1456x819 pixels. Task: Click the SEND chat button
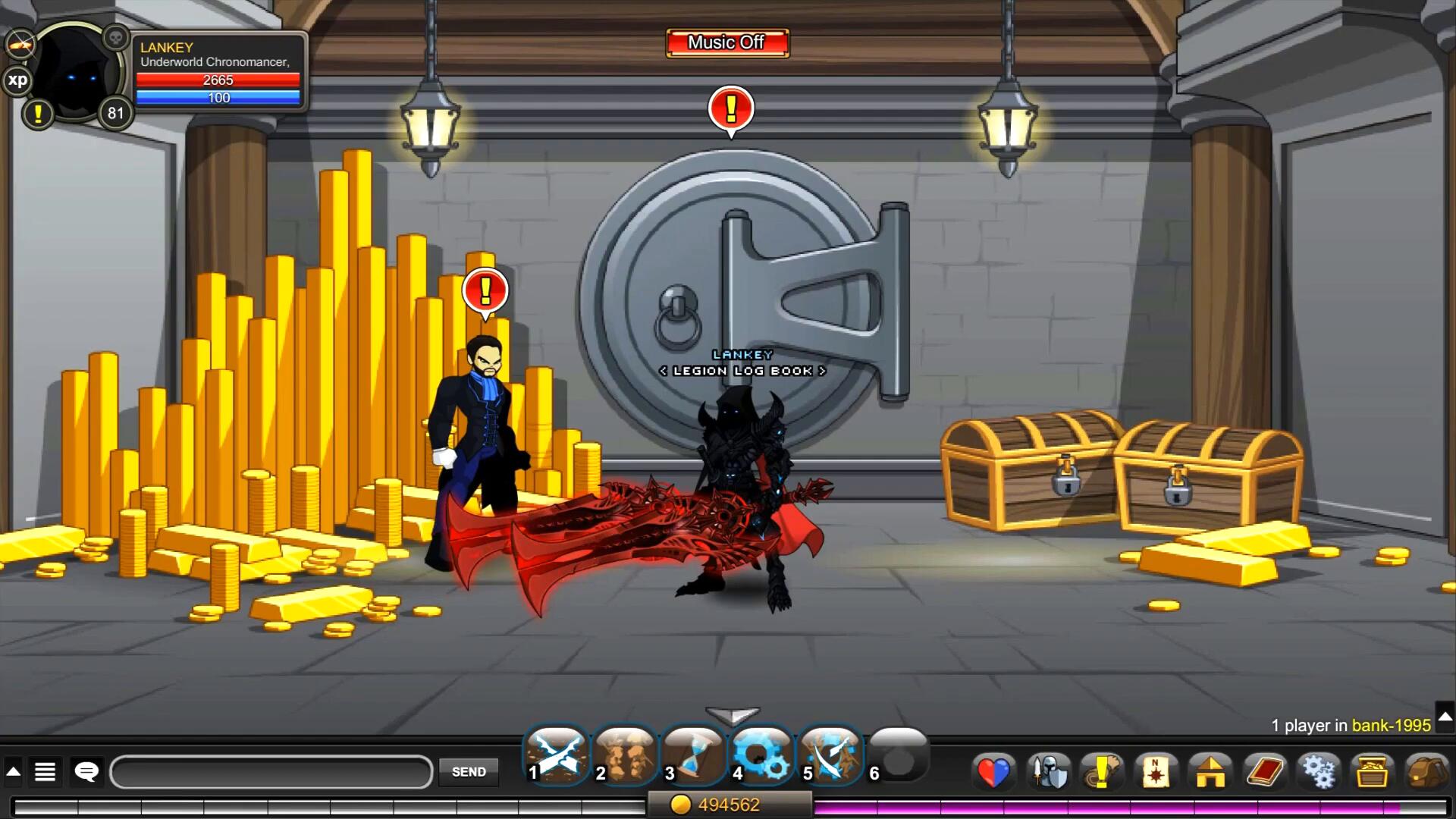[469, 772]
